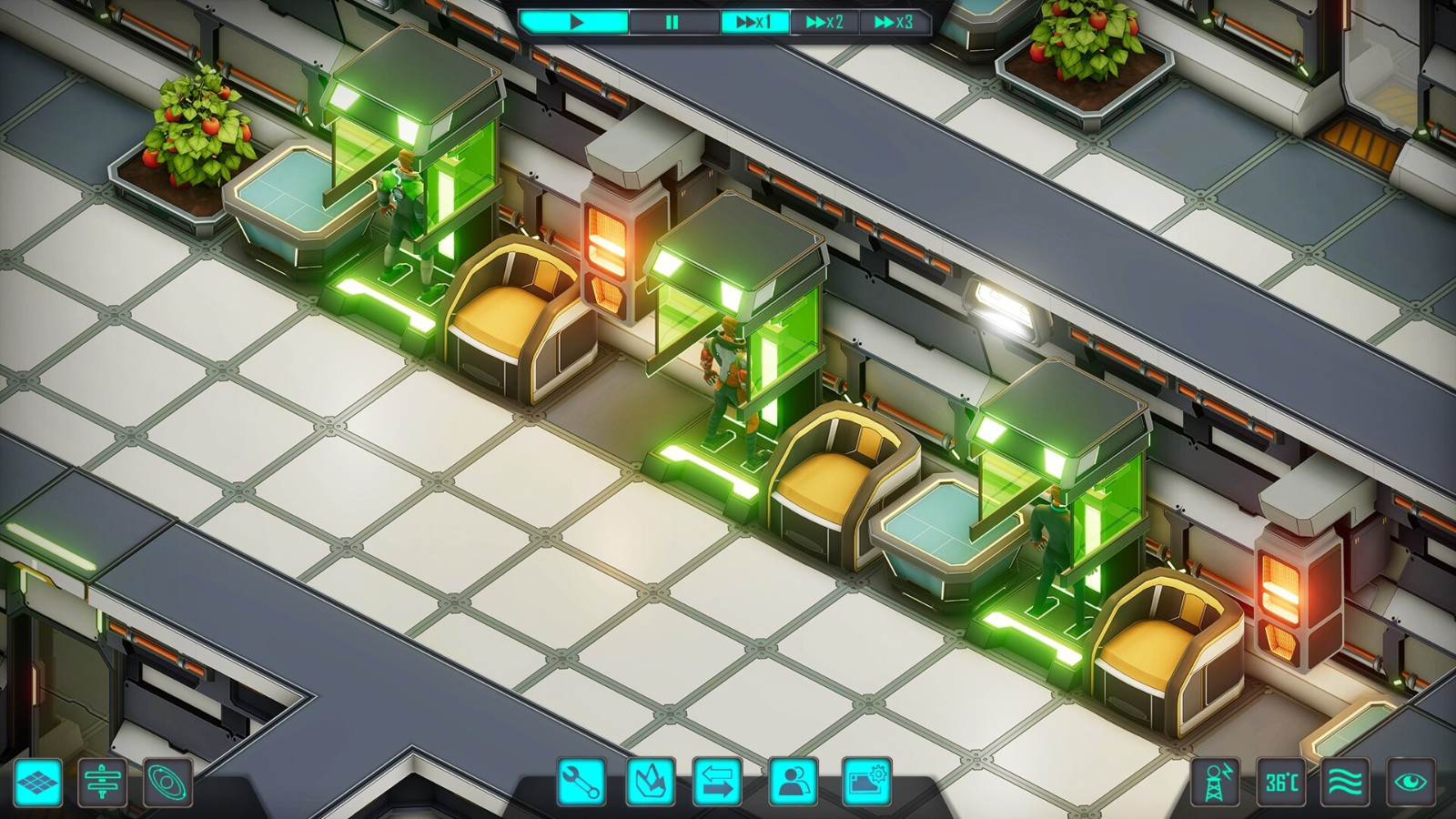The width and height of the screenshot is (1456, 819).
Task: Pause the game simulation
Action: click(671, 20)
